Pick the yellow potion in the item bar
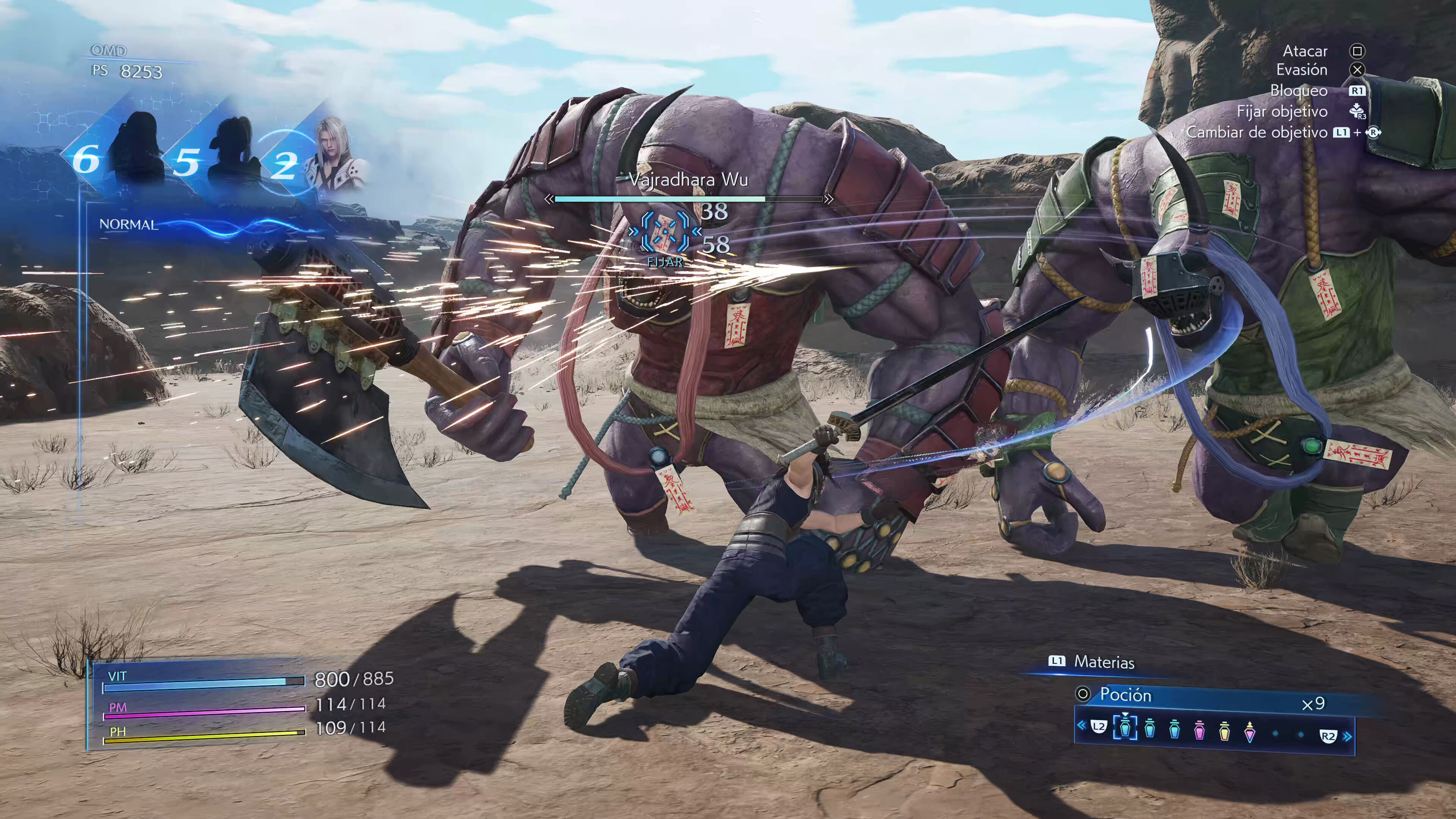1456x819 pixels. [1224, 730]
